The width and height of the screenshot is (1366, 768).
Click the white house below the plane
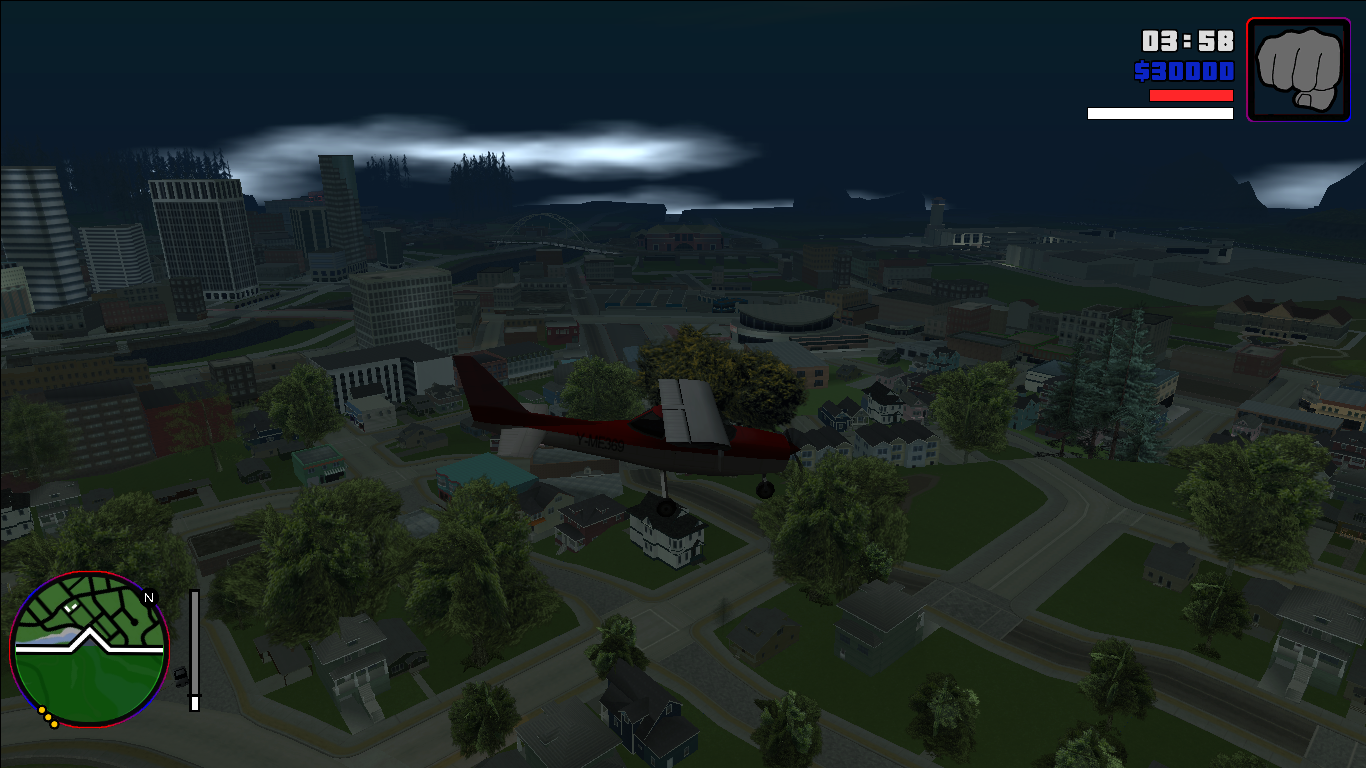[x=665, y=535]
